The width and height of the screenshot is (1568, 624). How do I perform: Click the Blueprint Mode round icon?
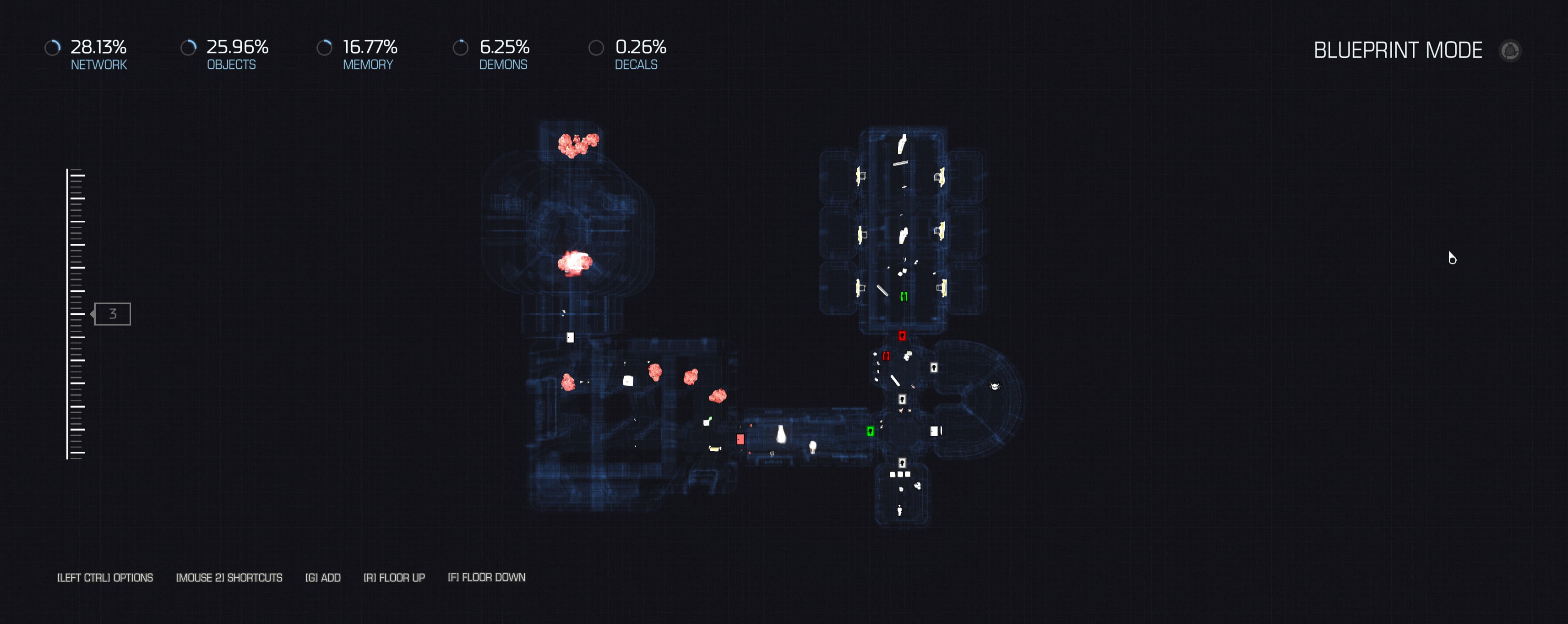pos(1509,50)
